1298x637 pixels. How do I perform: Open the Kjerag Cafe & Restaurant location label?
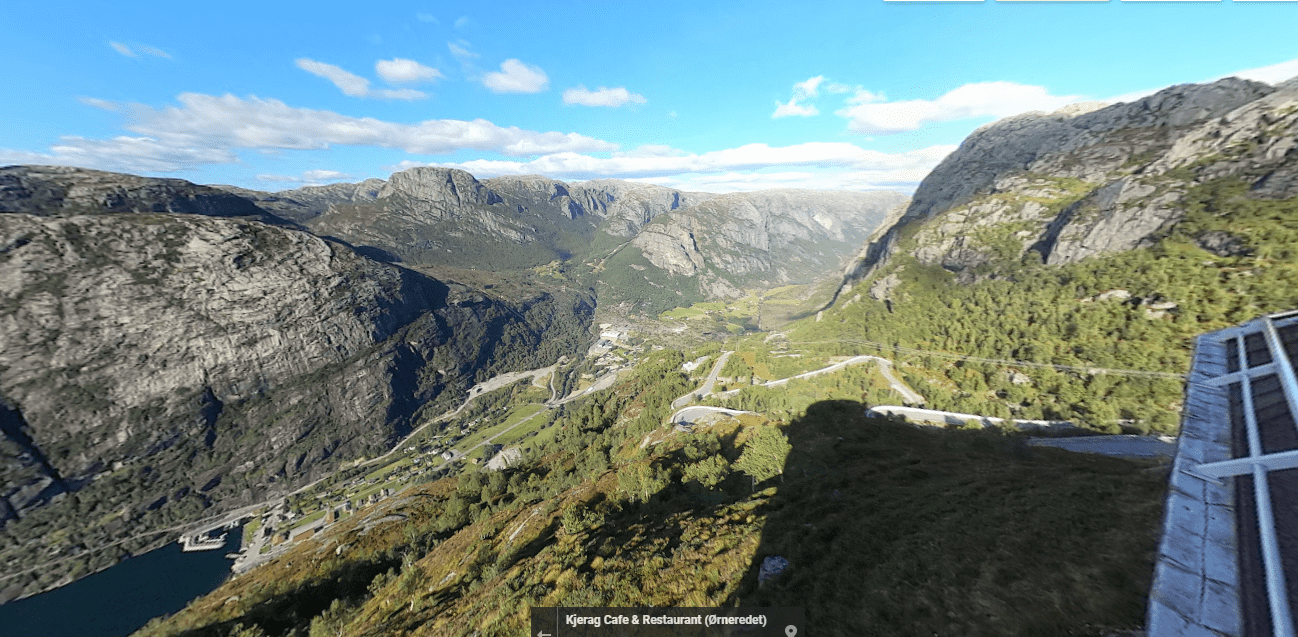665,621
